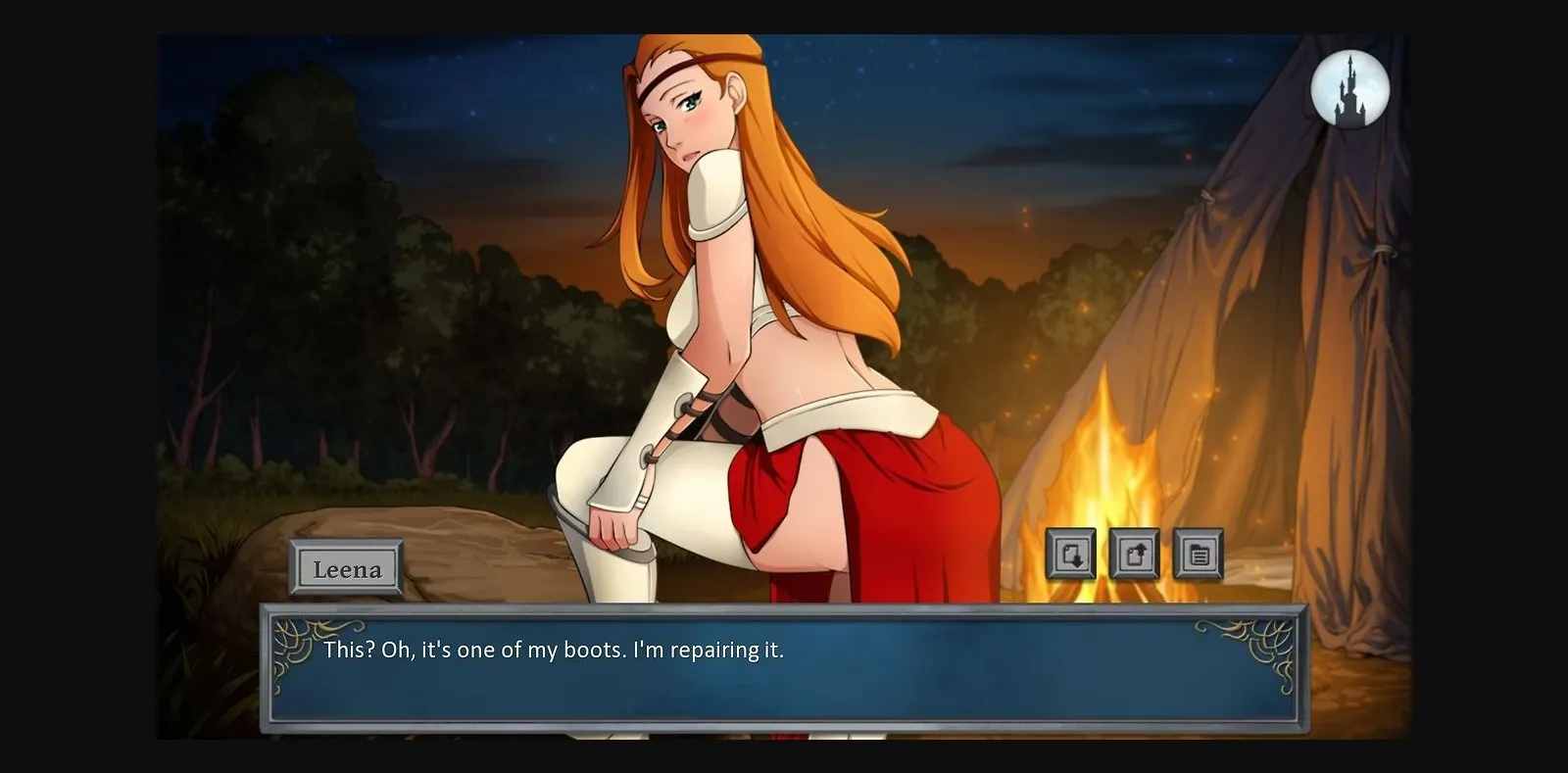Click the leftmost of the three square buttons
Screen dimensions: 1568x773
(1073, 556)
